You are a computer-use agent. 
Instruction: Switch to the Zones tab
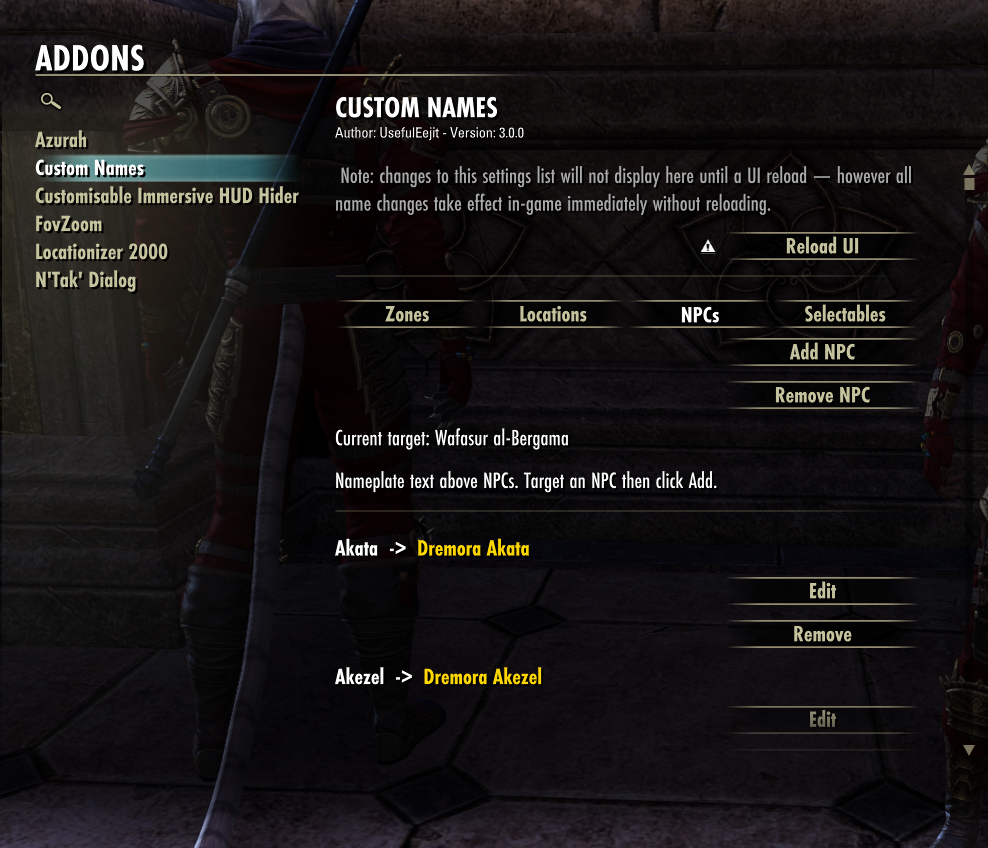coord(407,314)
